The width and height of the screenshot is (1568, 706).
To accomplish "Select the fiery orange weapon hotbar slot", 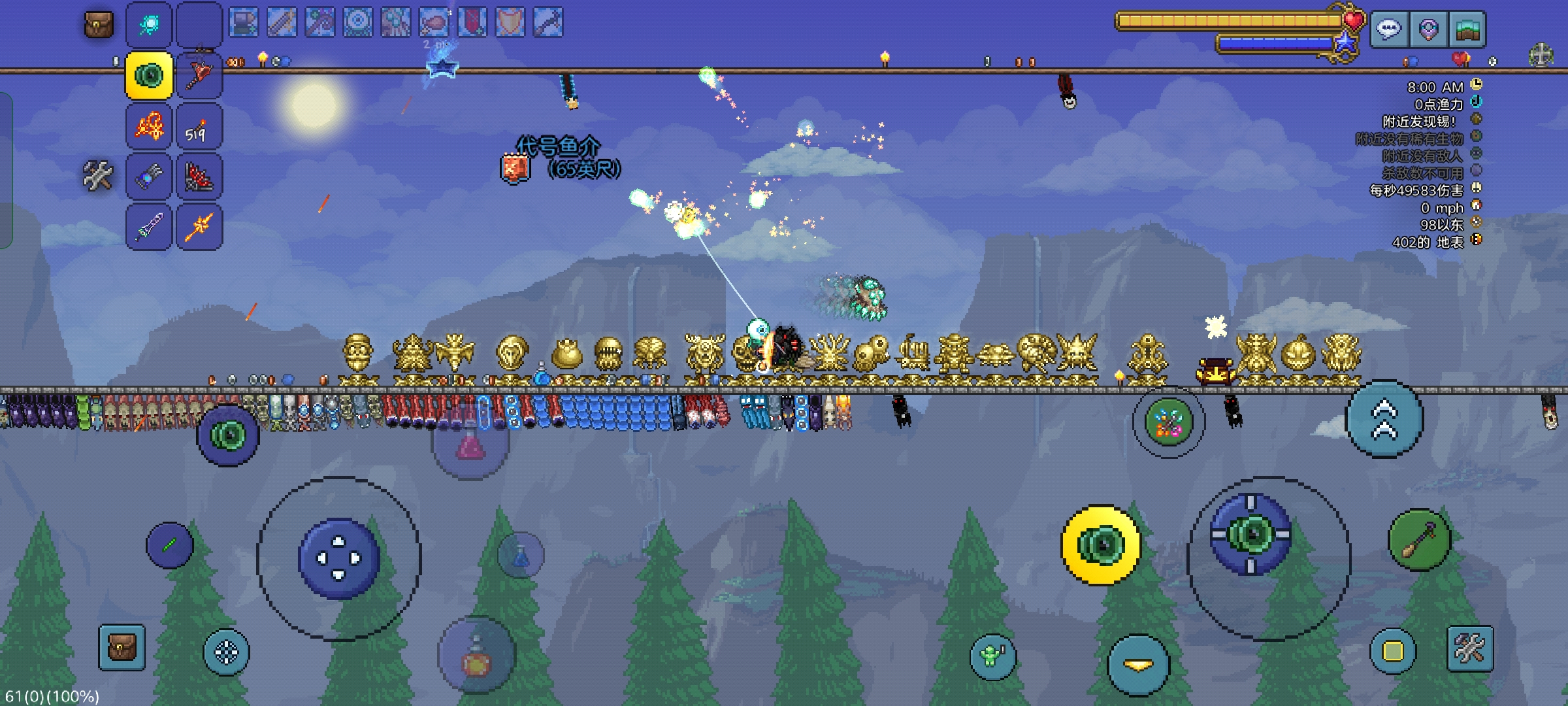I will click(x=150, y=127).
